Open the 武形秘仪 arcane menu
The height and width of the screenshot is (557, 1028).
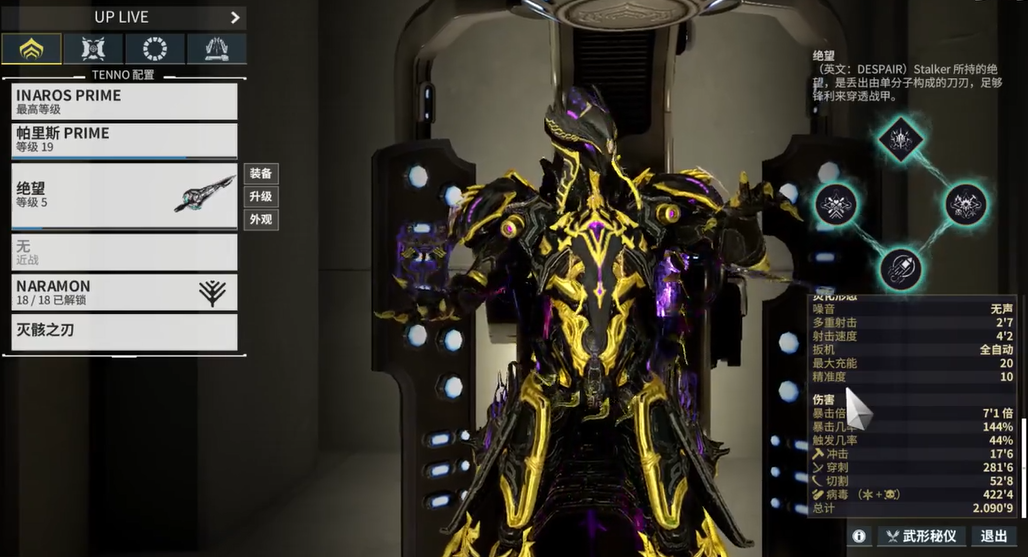coord(922,537)
